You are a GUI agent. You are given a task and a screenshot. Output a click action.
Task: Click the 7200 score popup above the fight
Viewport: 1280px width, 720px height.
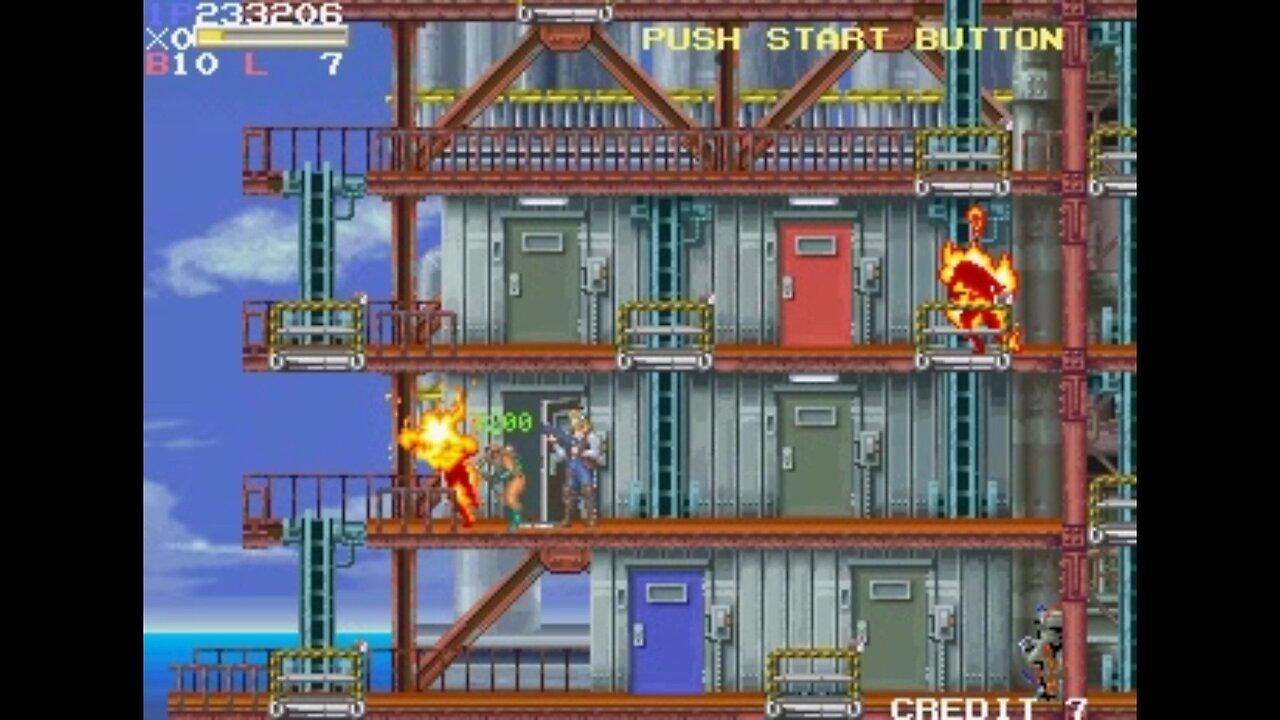tap(508, 422)
